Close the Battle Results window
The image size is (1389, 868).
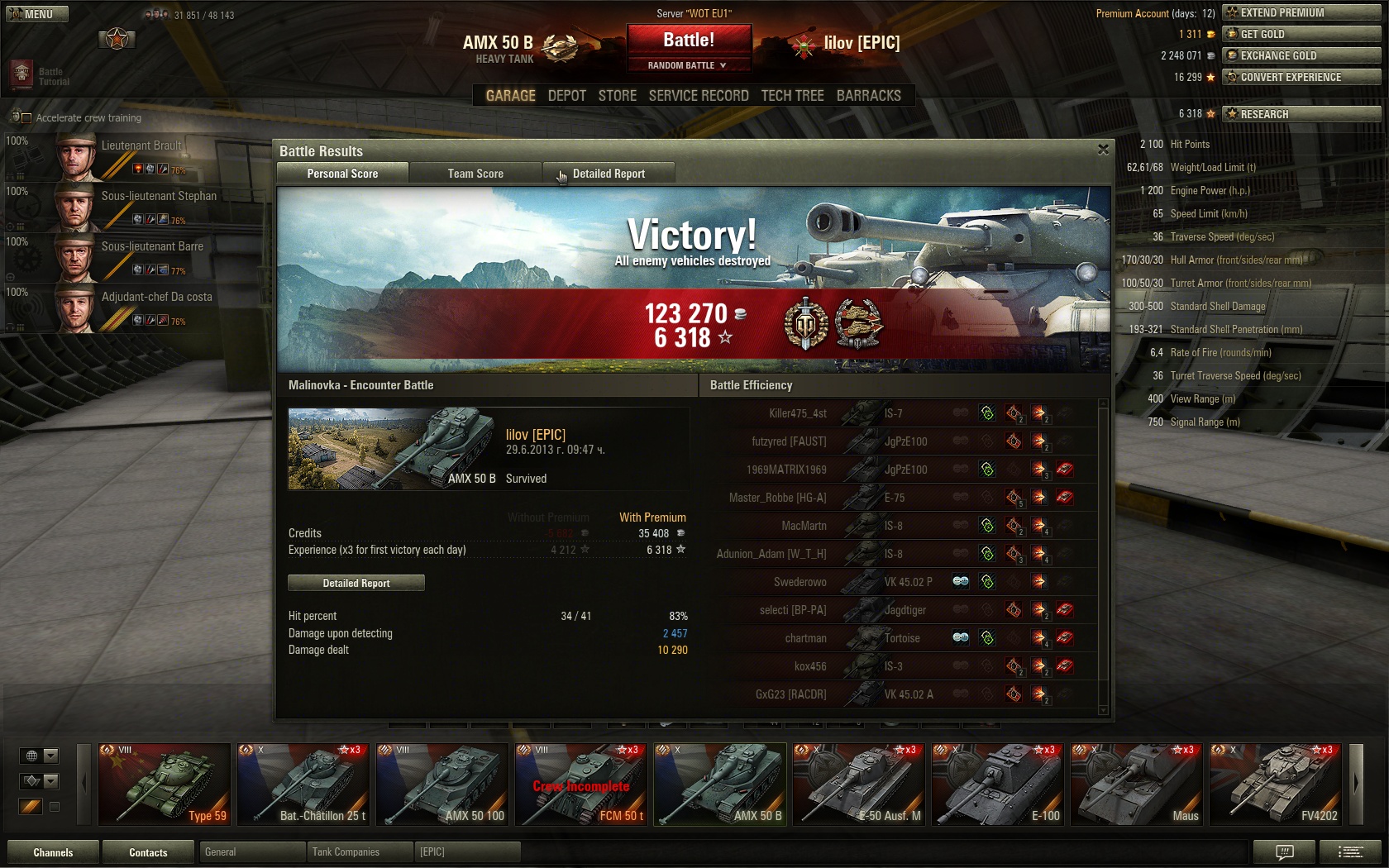tap(1103, 150)
